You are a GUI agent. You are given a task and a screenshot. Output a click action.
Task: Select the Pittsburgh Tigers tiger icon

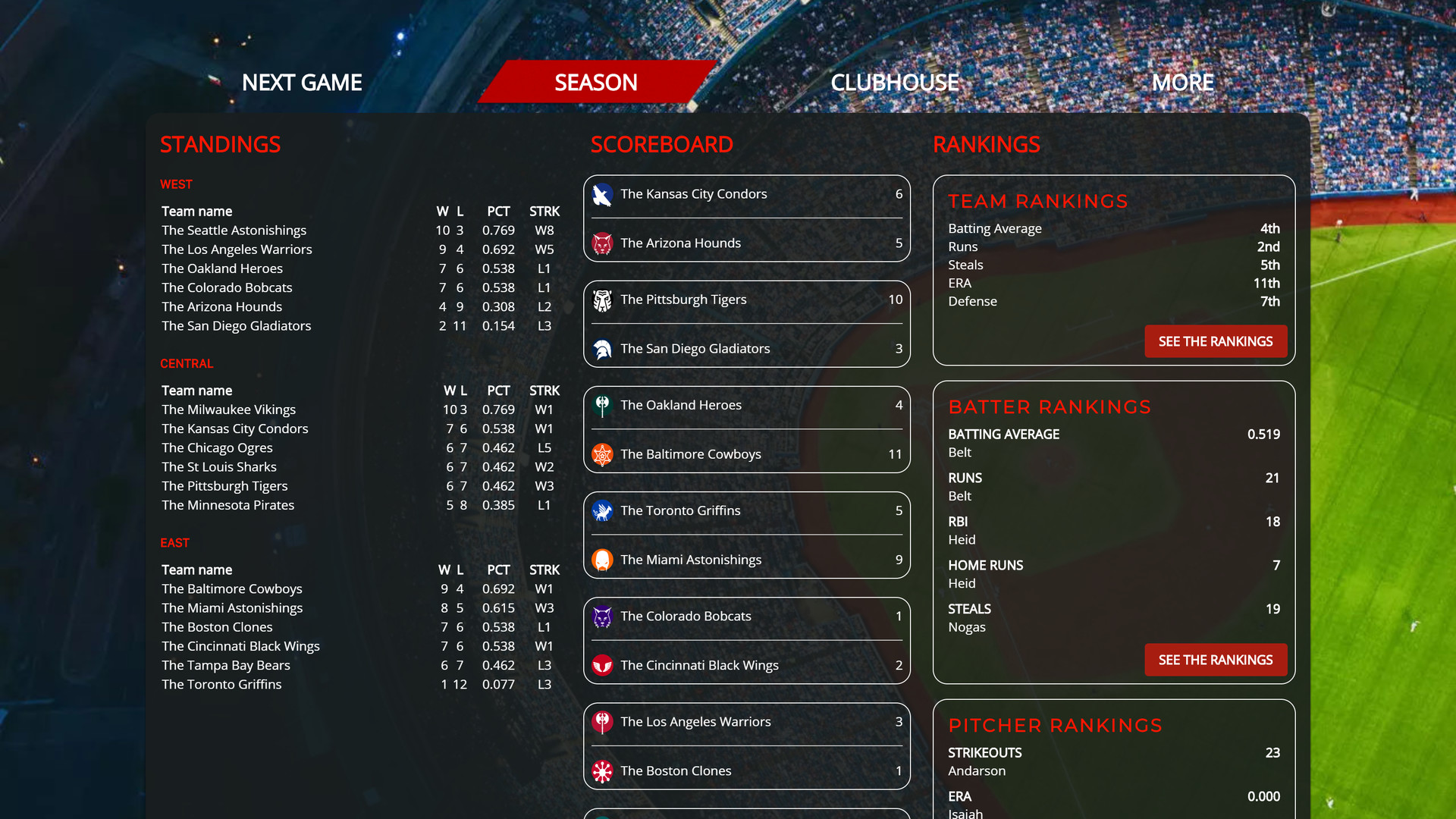tap(602, 300)
